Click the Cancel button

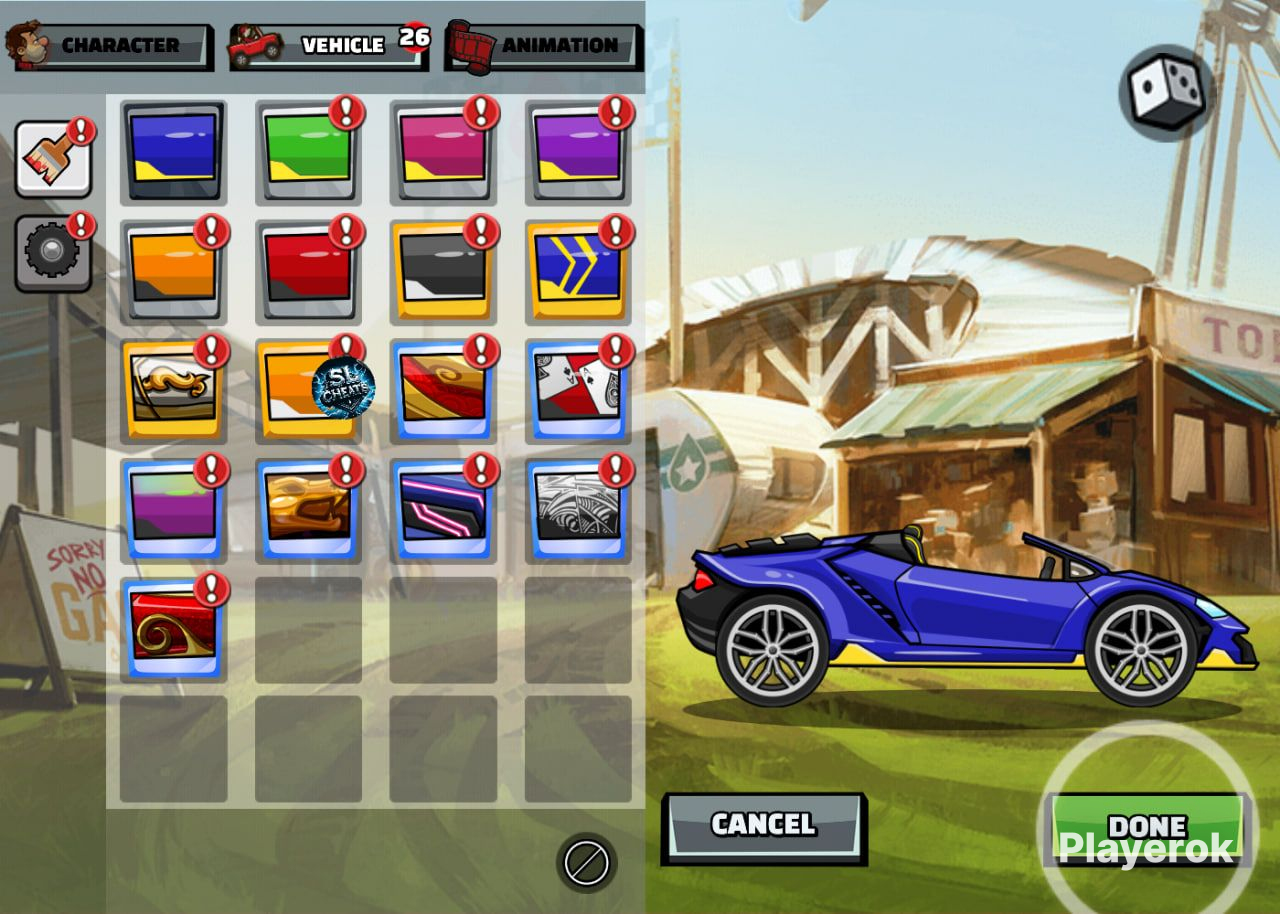point(764,826)
